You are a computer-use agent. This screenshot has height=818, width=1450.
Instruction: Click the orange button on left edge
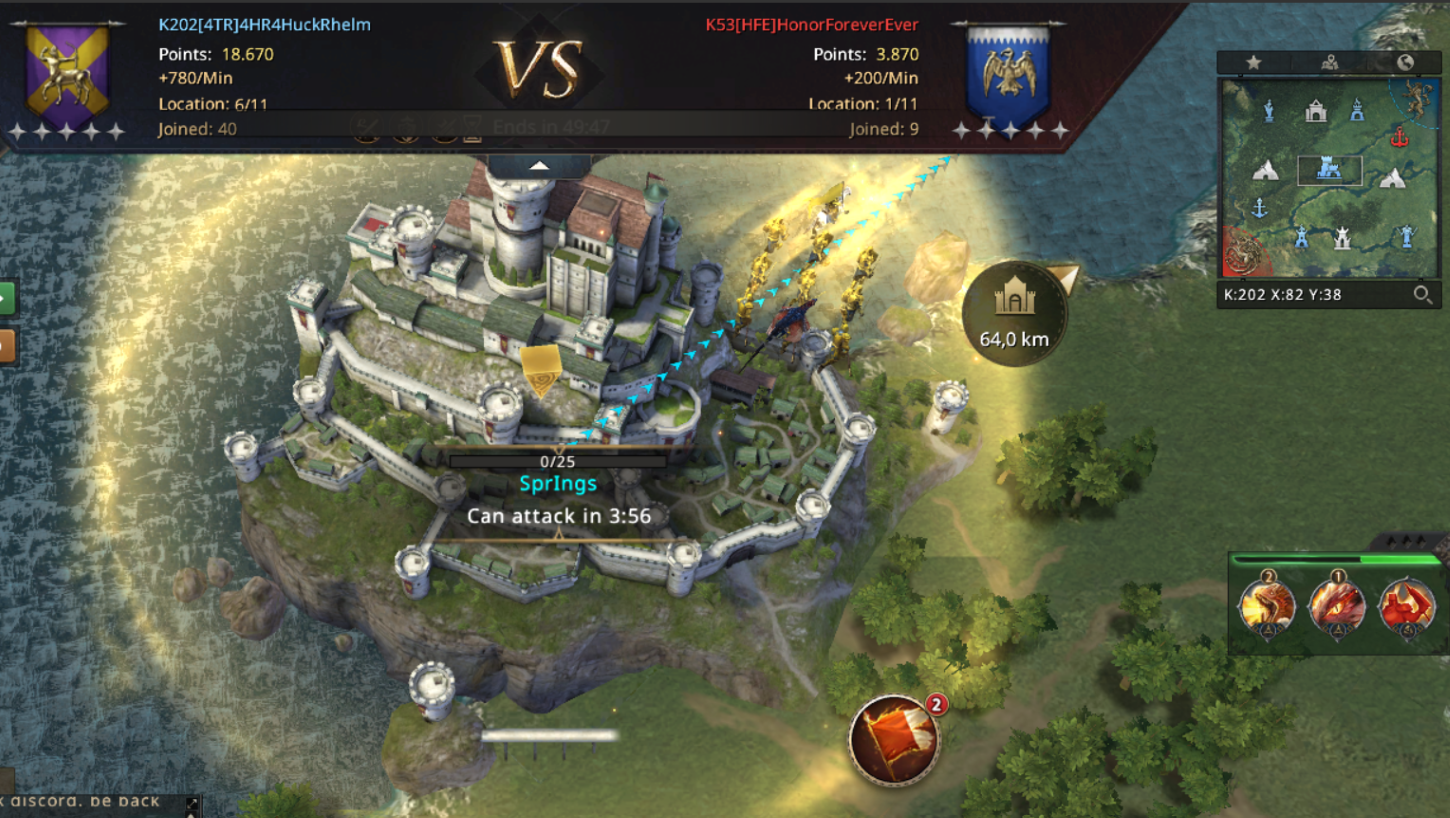pyautogui.click(x=7, y=346)
